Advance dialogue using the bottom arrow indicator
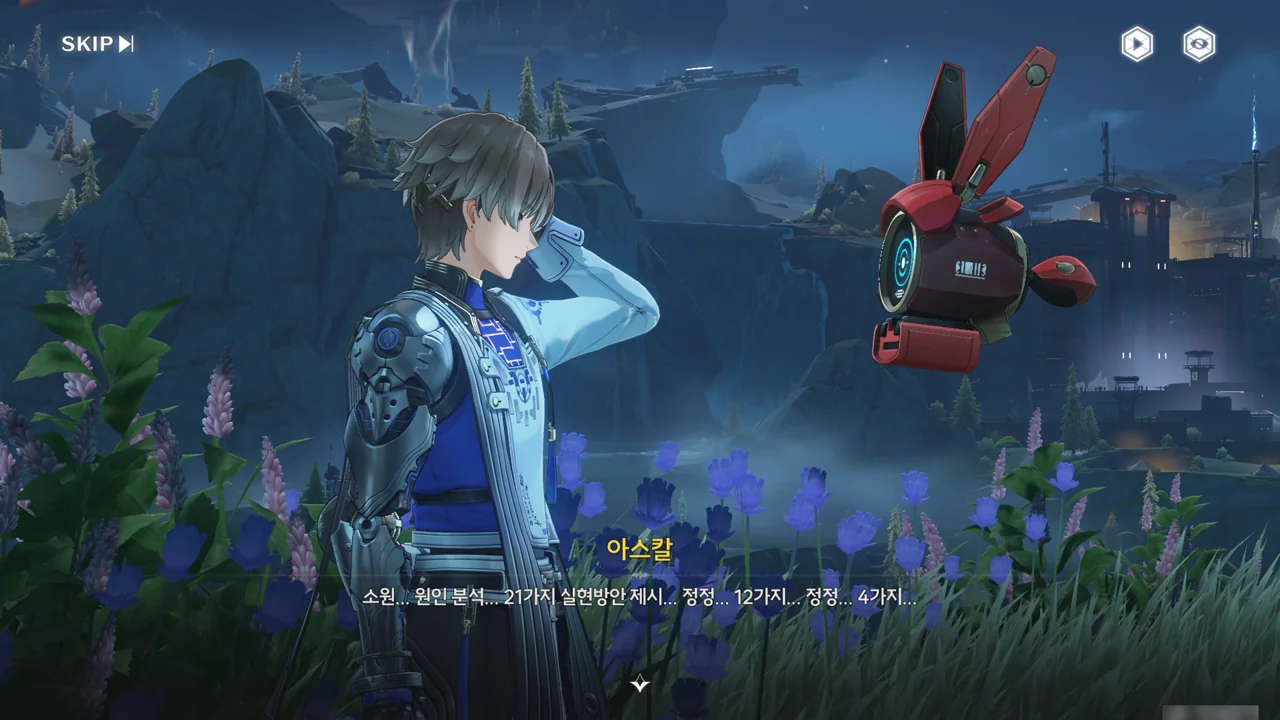This screenshot has height=720, width=1280. [640, 685]
